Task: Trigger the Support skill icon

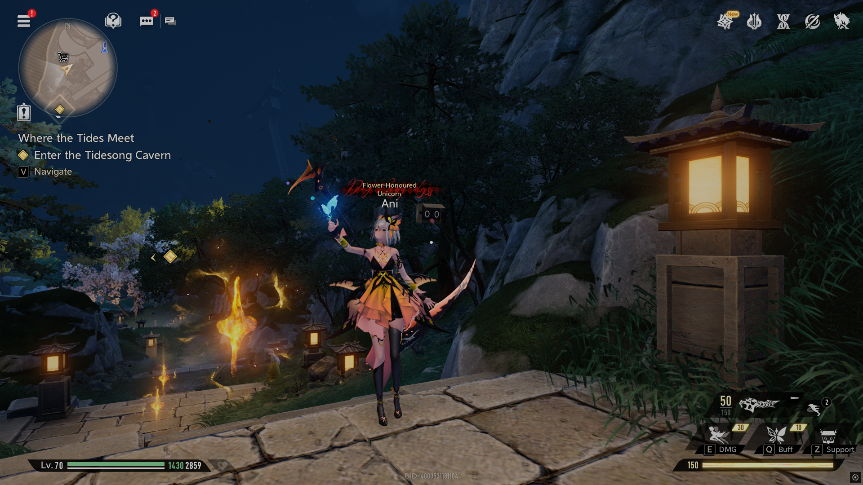Action: pyautogui.click(x=830, y=437)
